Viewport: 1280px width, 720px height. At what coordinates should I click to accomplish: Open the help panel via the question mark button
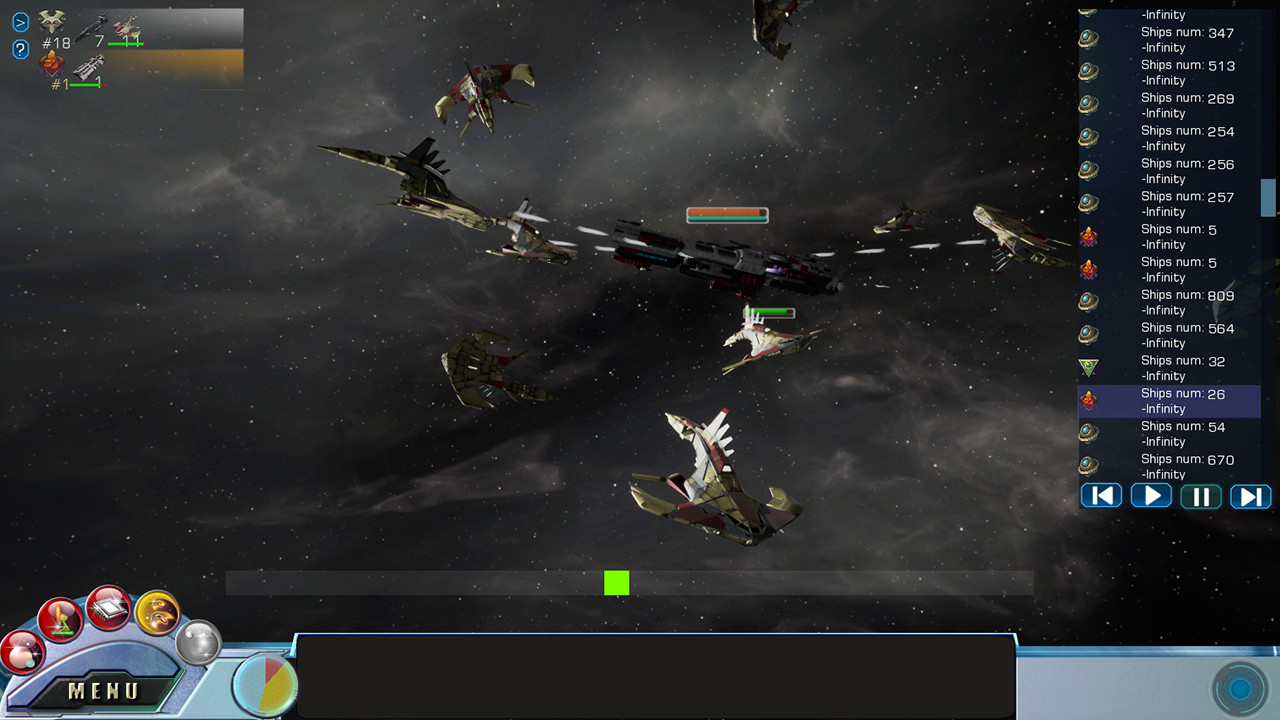pyautogui.click(x=20, y=49)
